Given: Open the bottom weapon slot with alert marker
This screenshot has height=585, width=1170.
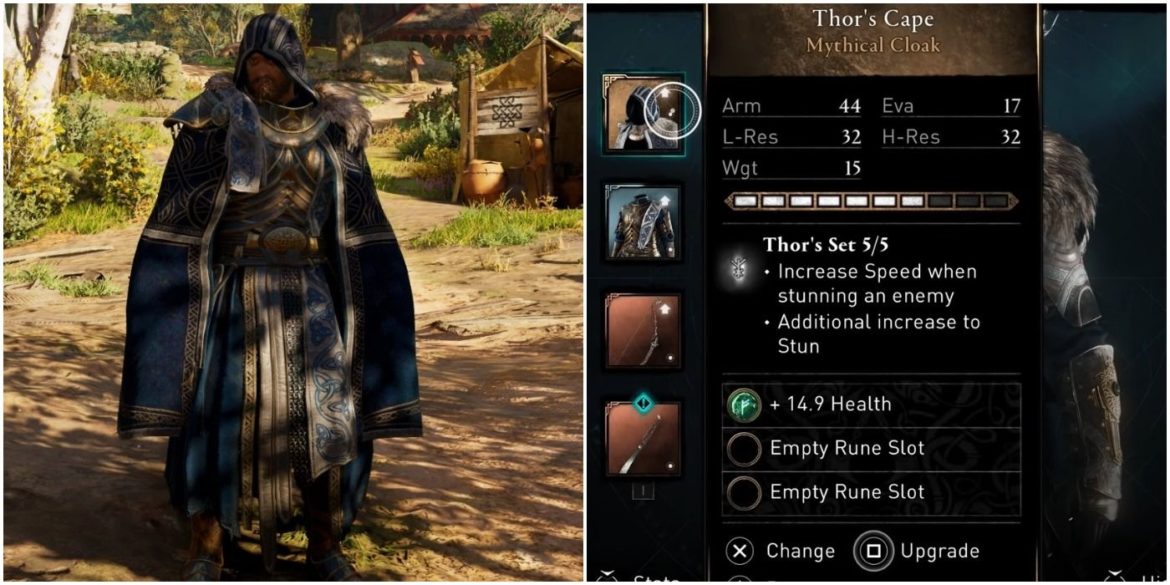Looking at the screenshot, I should [642, 439].
